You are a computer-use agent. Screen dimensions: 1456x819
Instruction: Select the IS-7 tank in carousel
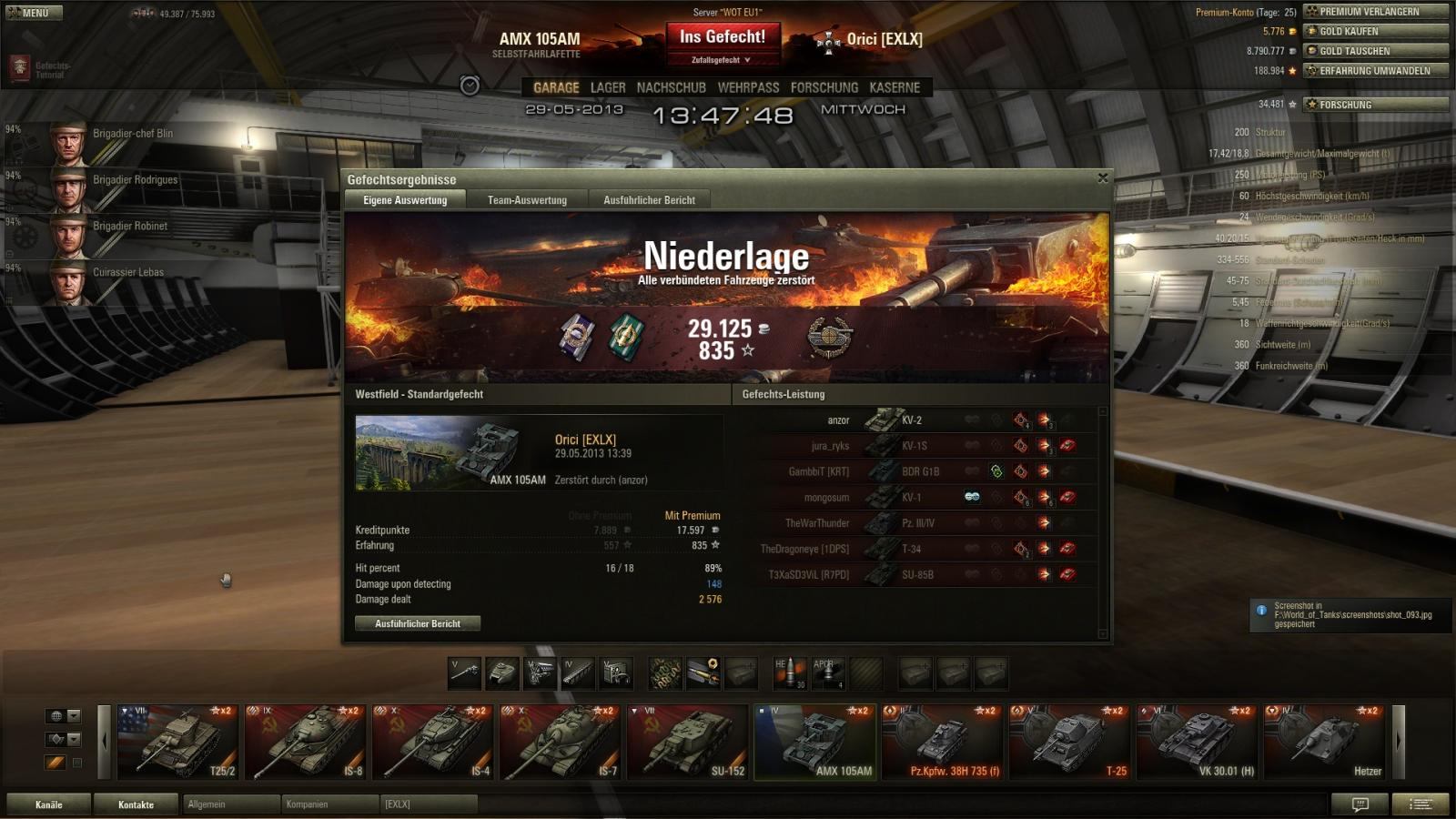(561, 742)
